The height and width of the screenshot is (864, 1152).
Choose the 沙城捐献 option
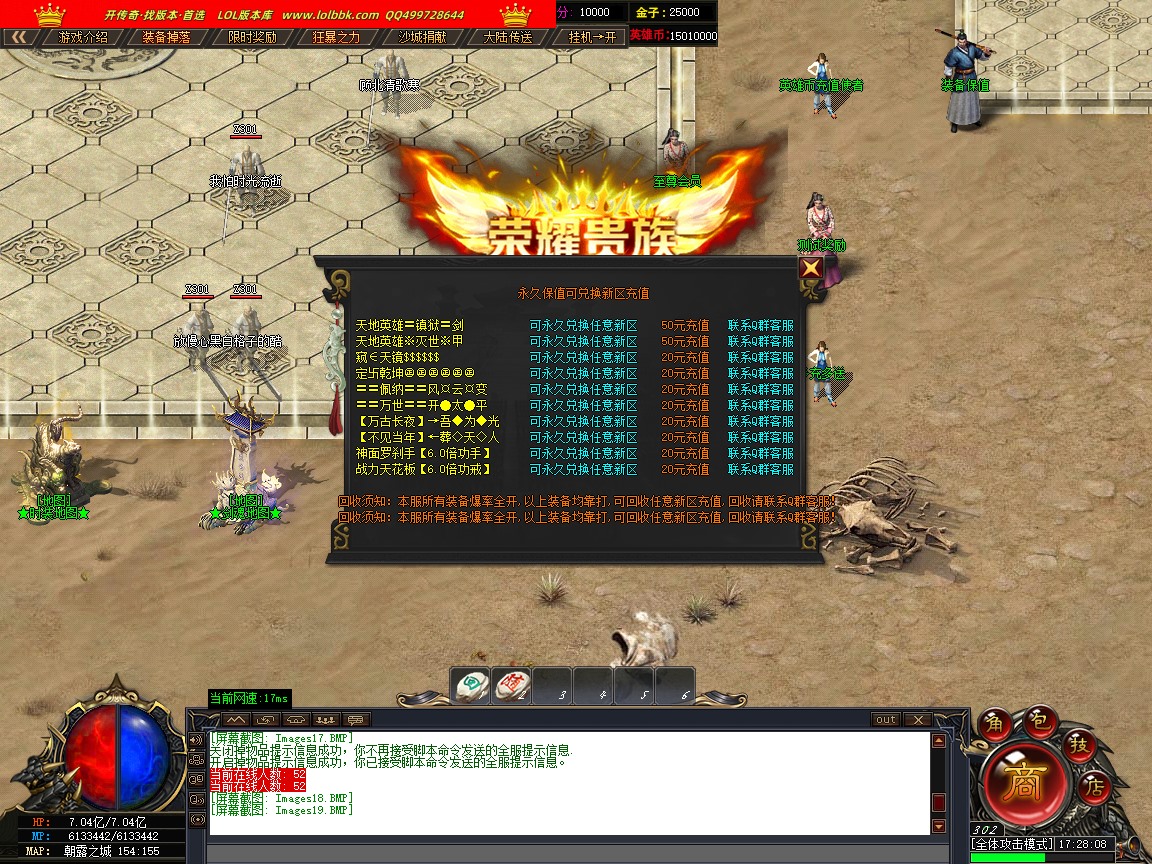tap(422, 37)
